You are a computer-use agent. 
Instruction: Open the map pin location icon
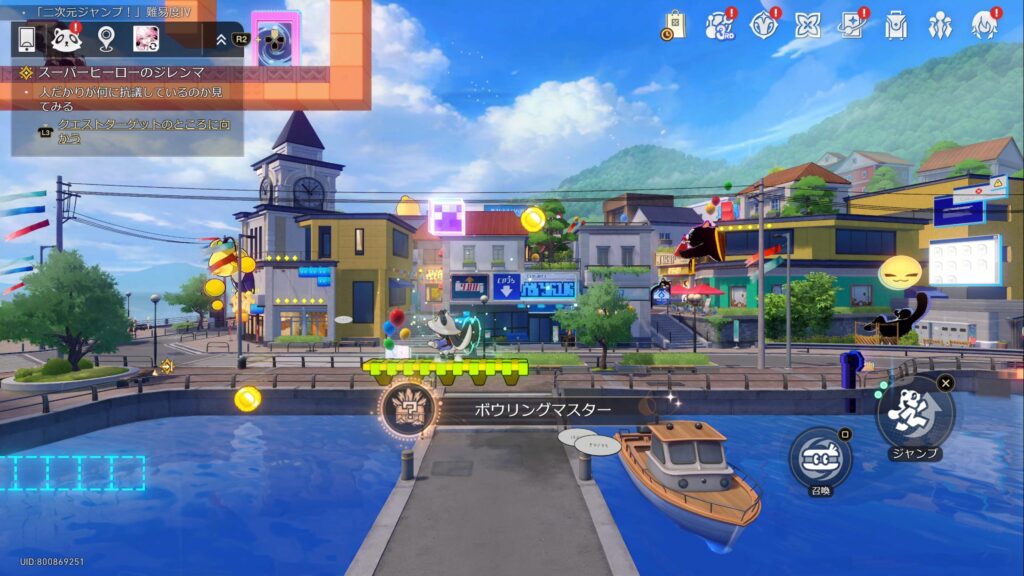[106, 39]
